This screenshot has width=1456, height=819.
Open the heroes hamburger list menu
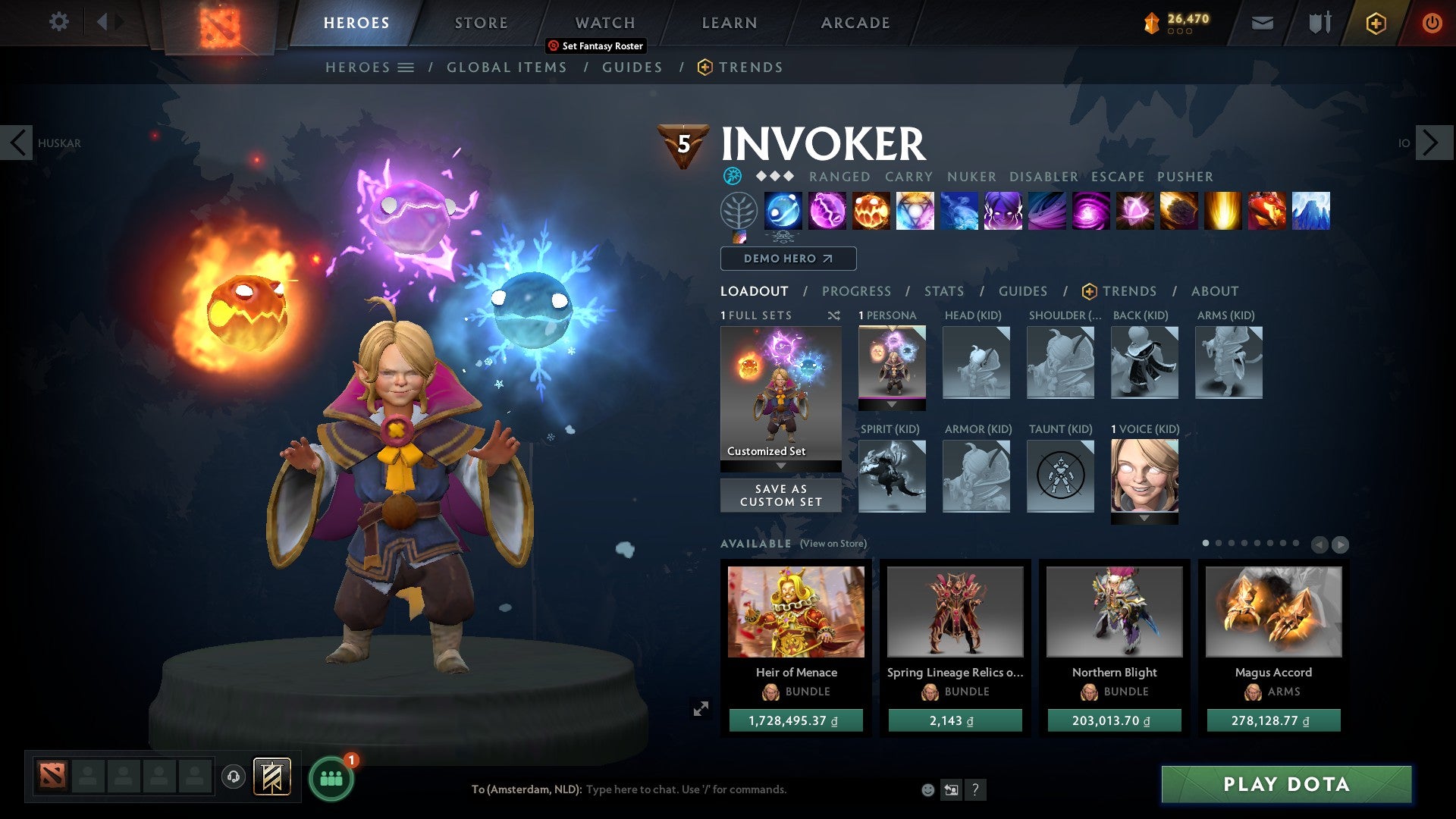[407, 67]
